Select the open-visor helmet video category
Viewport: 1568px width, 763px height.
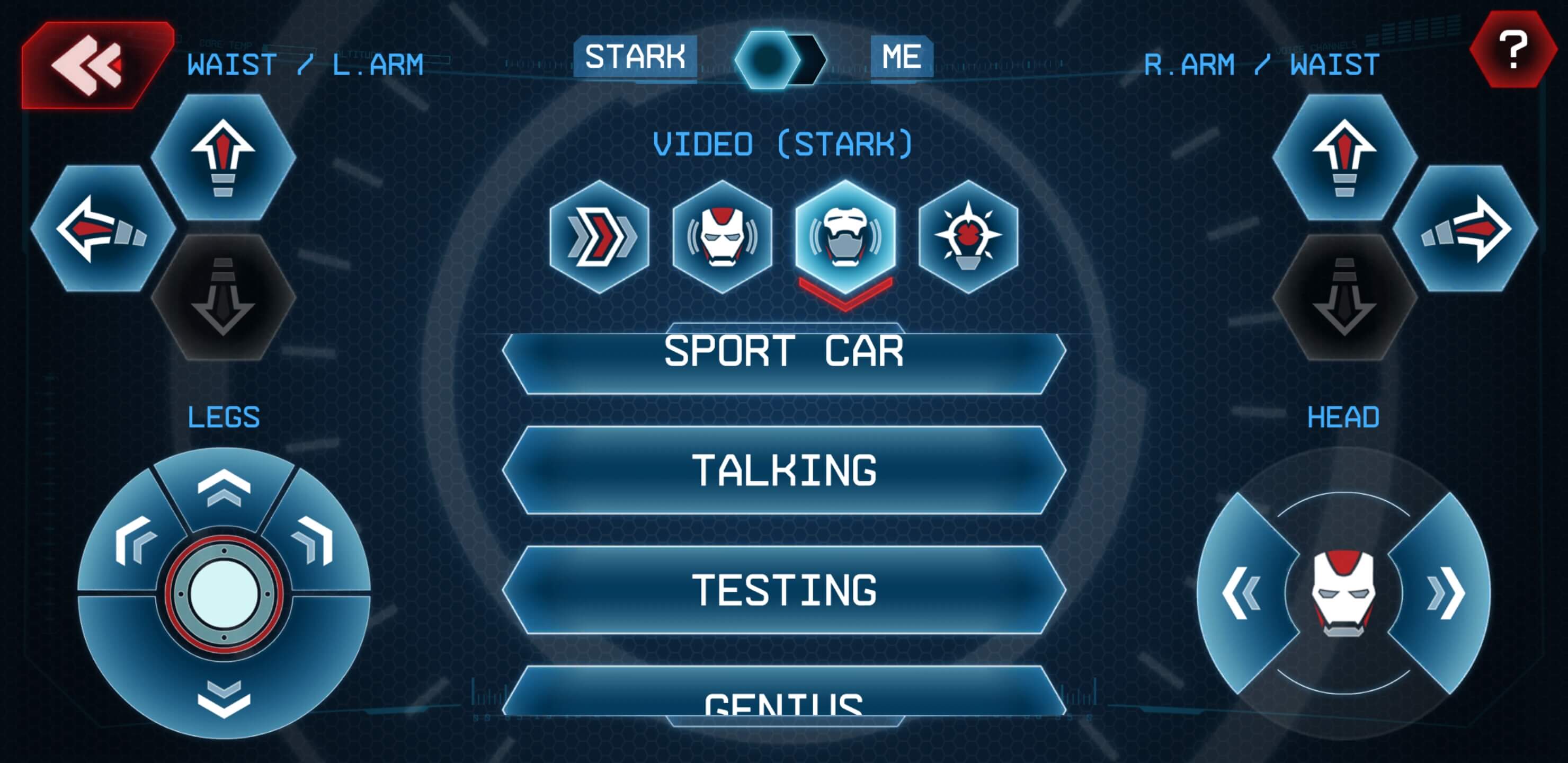coord(845,236)
